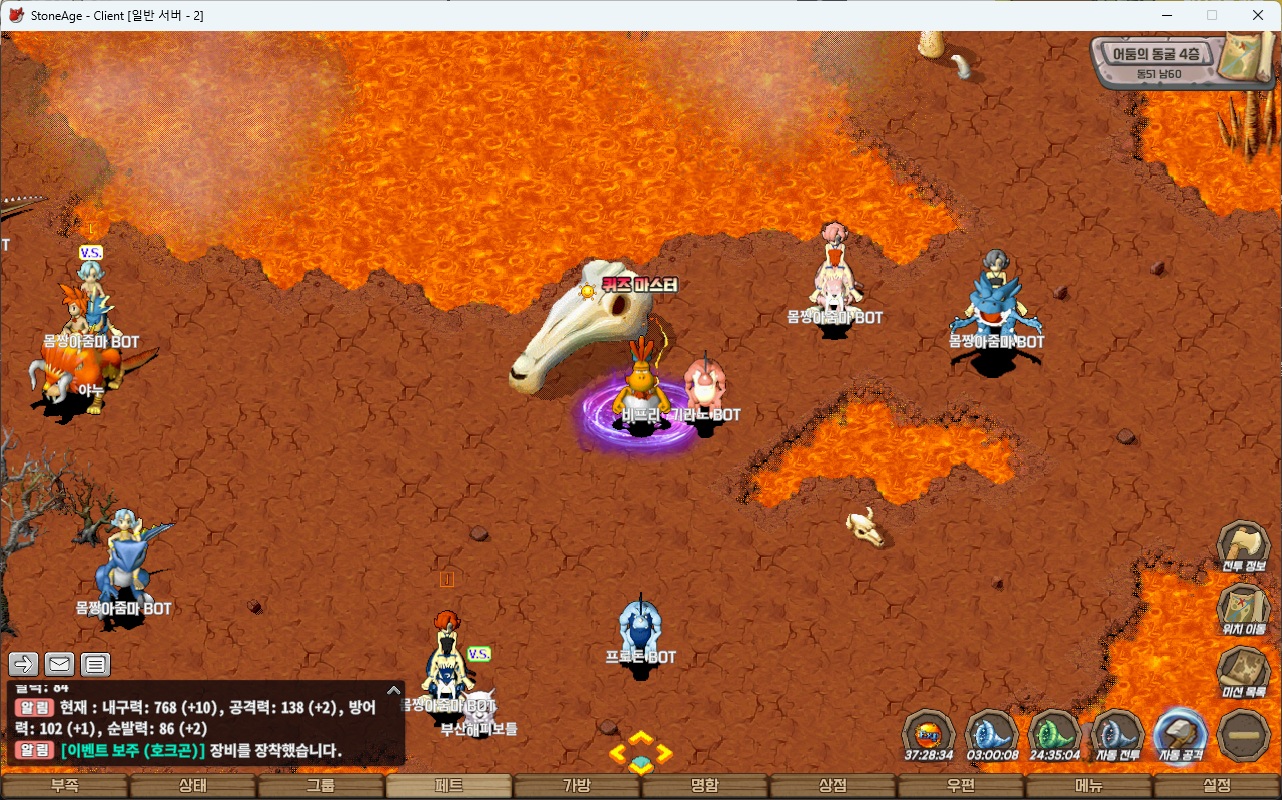Close the StoneAge client window
The image size is (1282, 800).
pyautogui.click(x=1258, y=15)
